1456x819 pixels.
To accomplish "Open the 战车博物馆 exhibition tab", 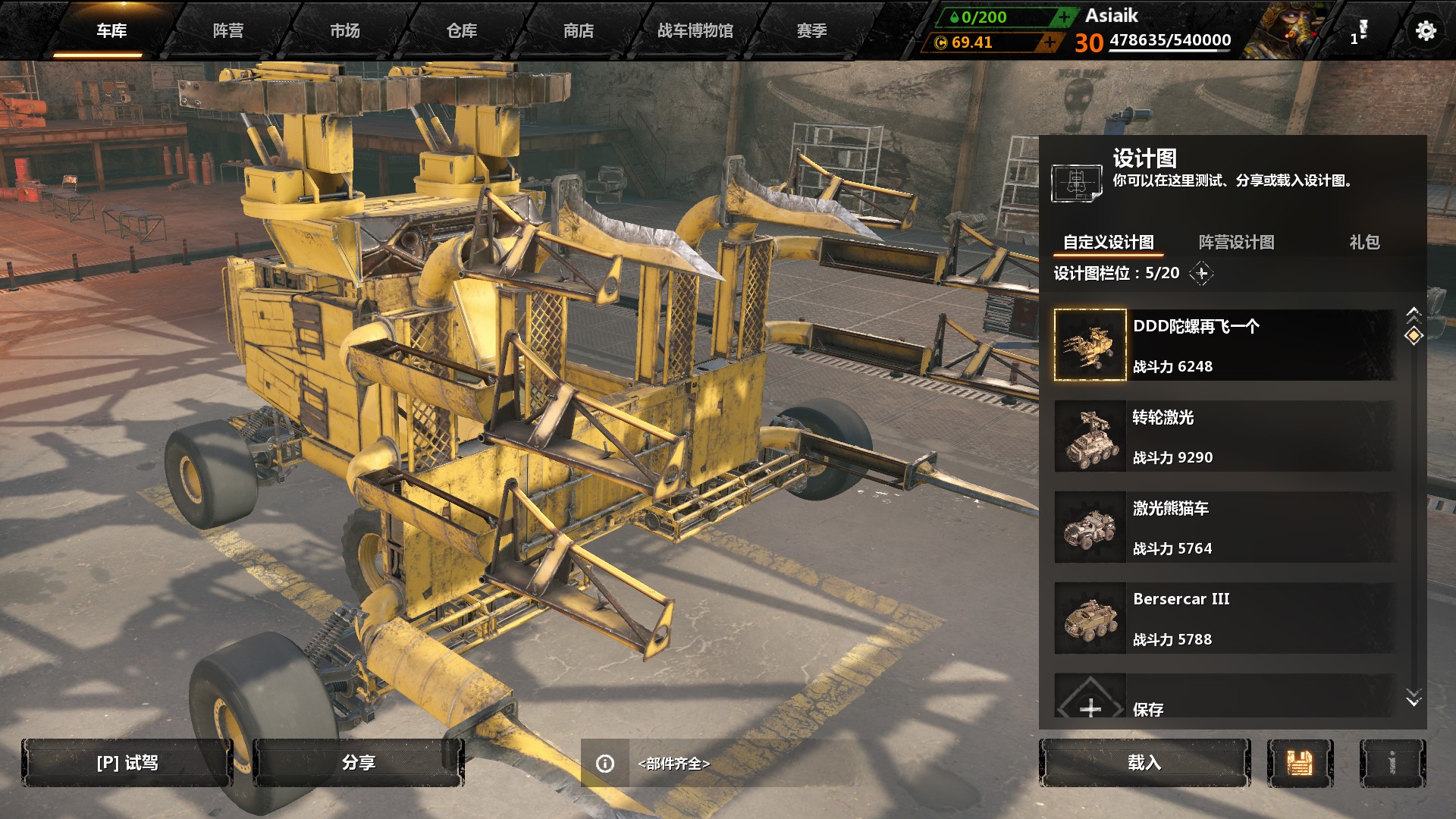I will pos(695,30).
